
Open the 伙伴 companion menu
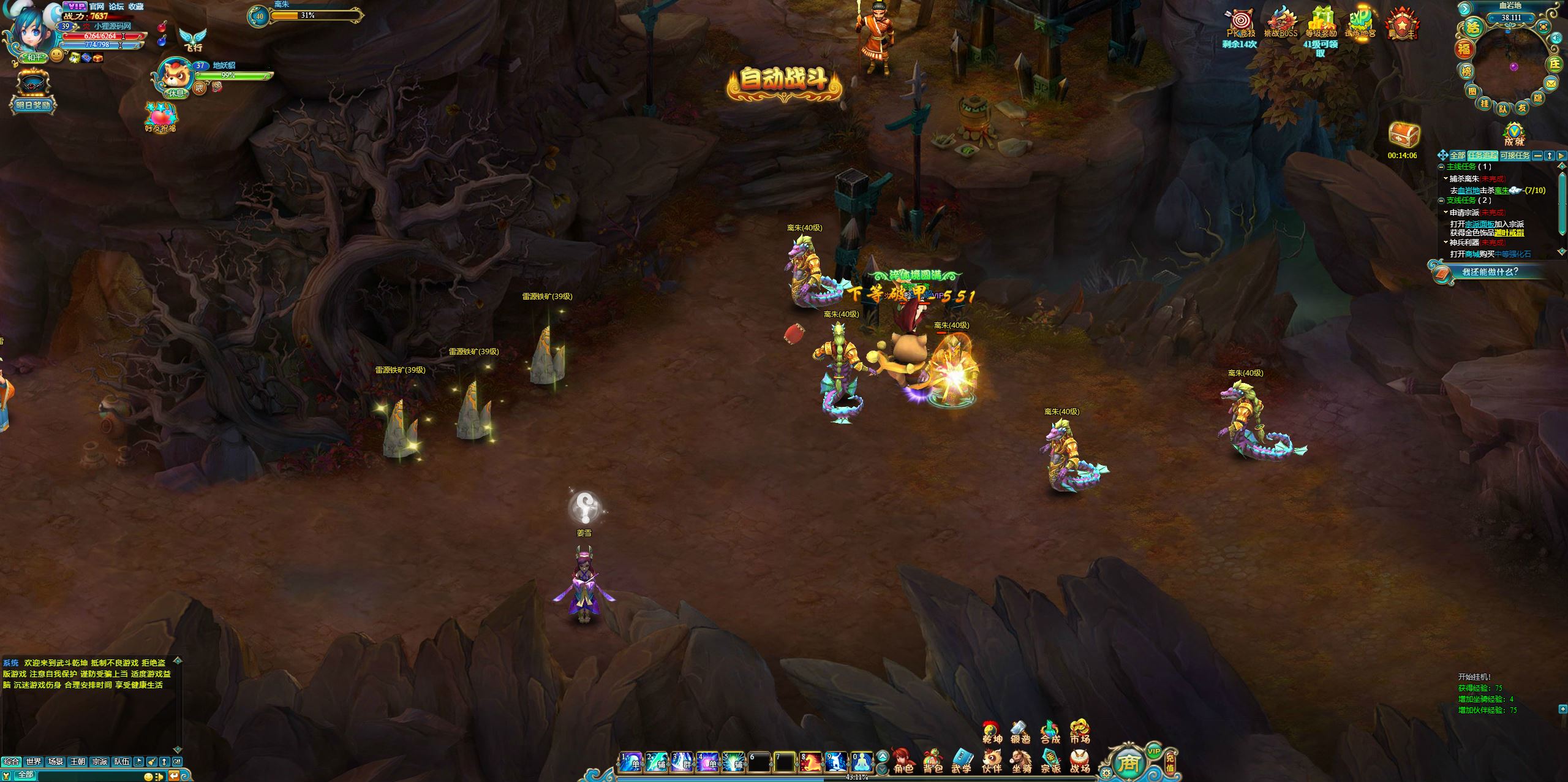pyautogui.click(x=991, y=760)
